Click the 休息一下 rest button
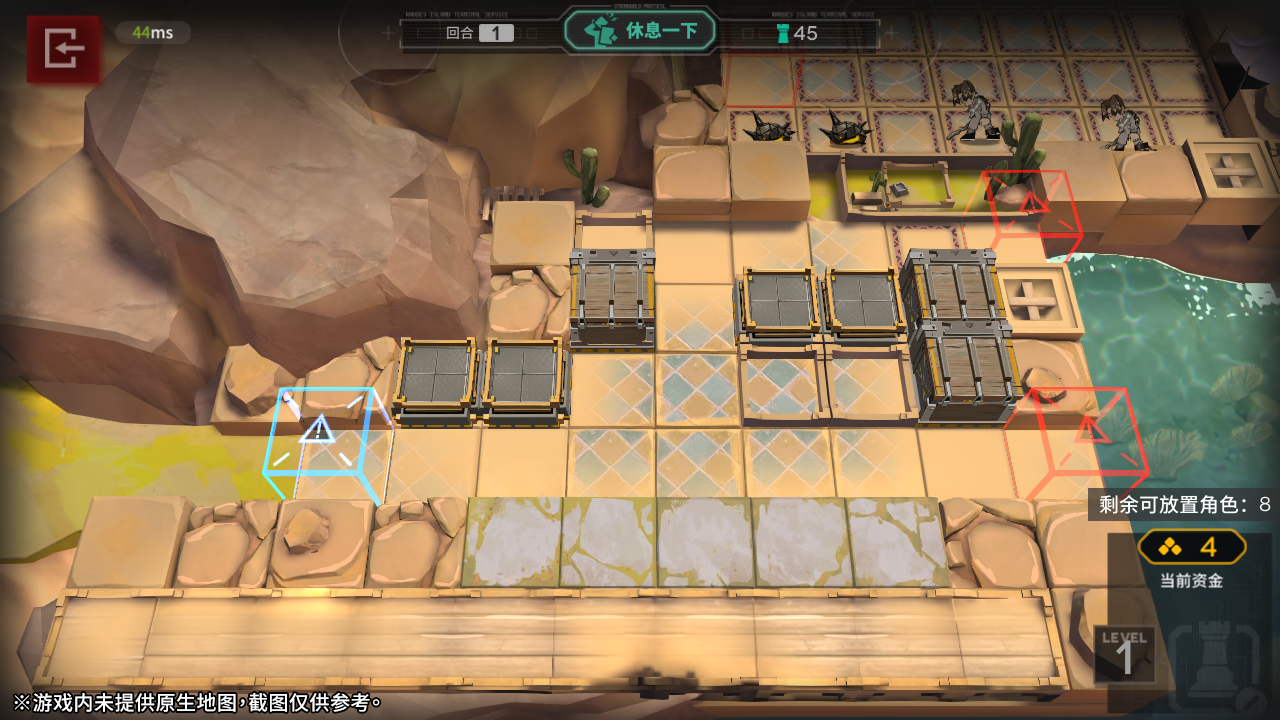1280x720 pixels. point(640,31)
